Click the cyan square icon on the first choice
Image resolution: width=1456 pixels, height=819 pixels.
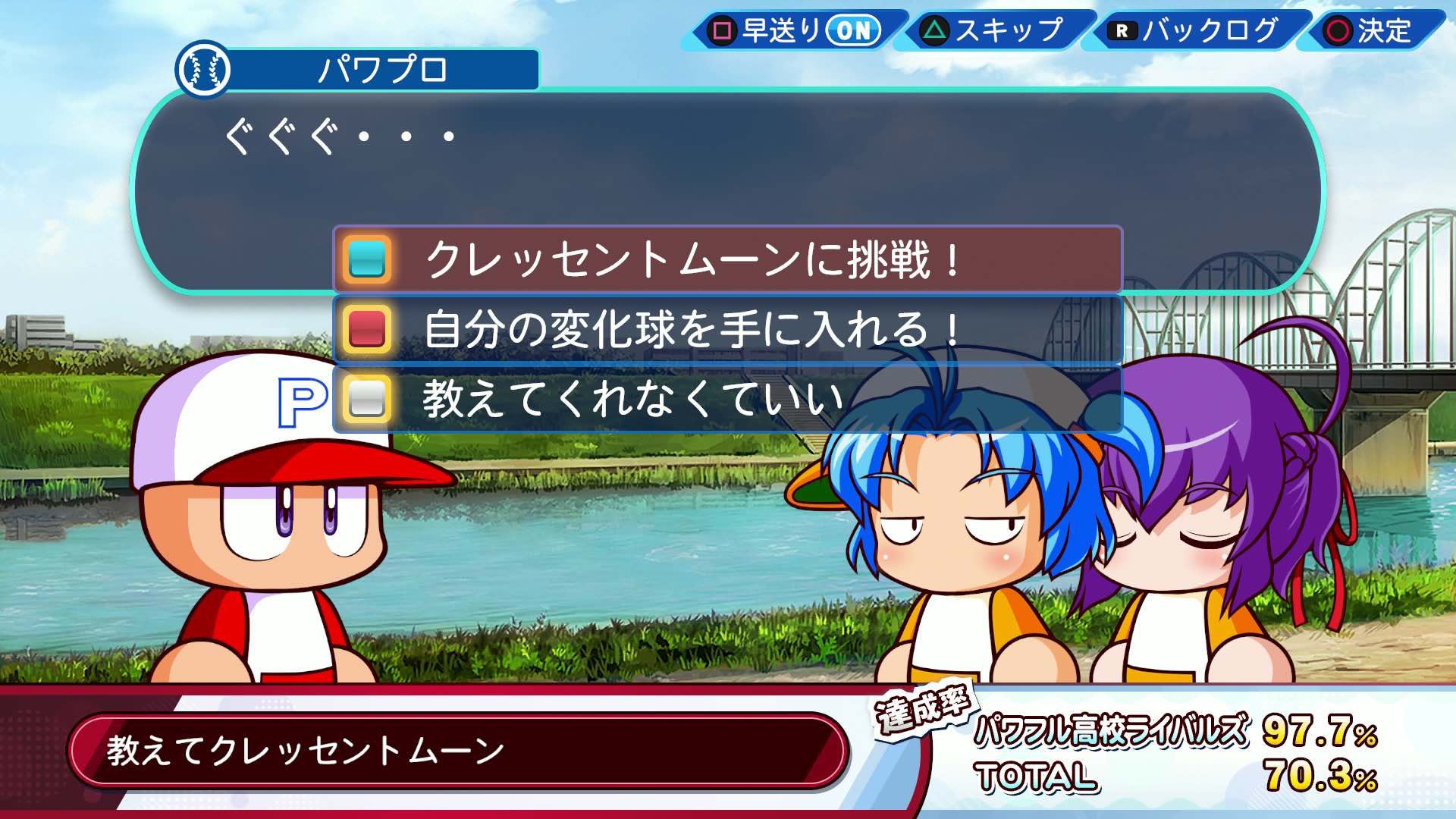(369, 259)
